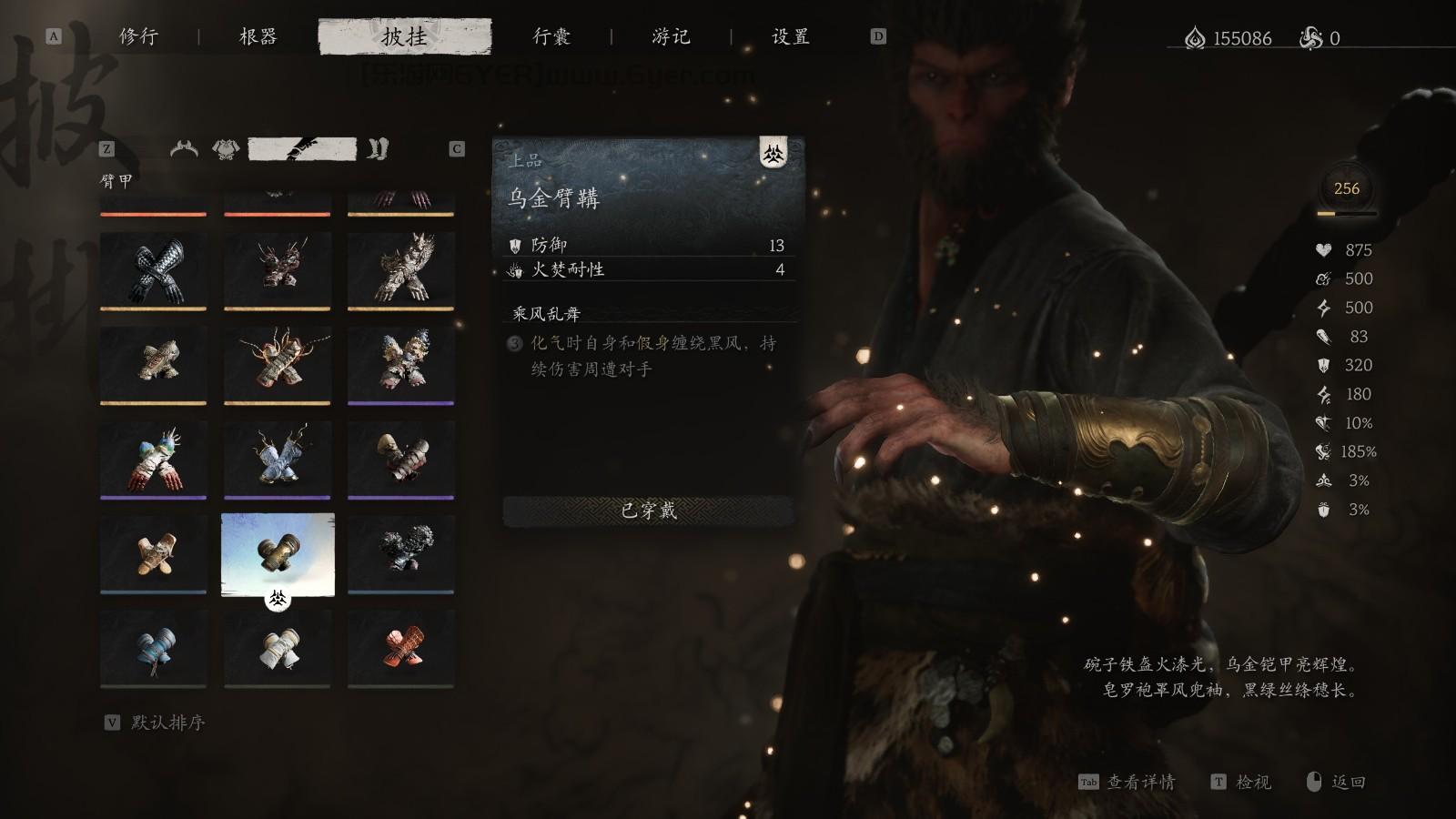Click the 已穿戴 equipped button
The height and width of the screenshot is (819, 1456).
[x=649, y=512]
